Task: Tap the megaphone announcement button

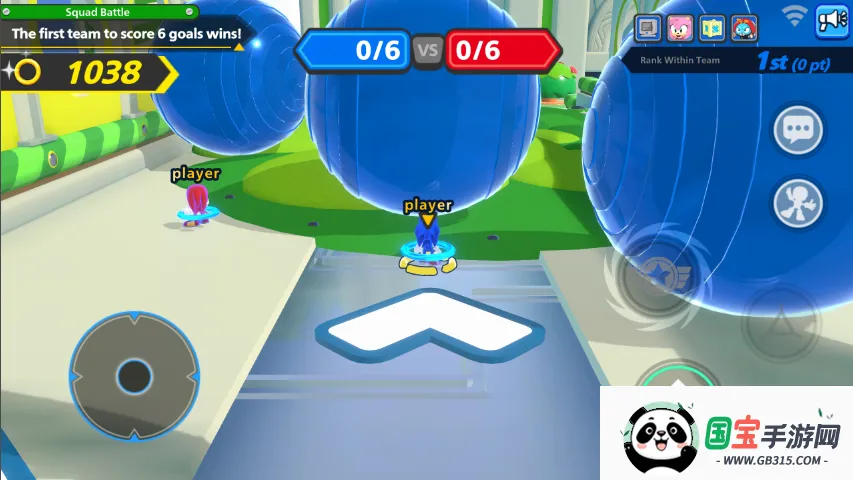Action: 832,19
